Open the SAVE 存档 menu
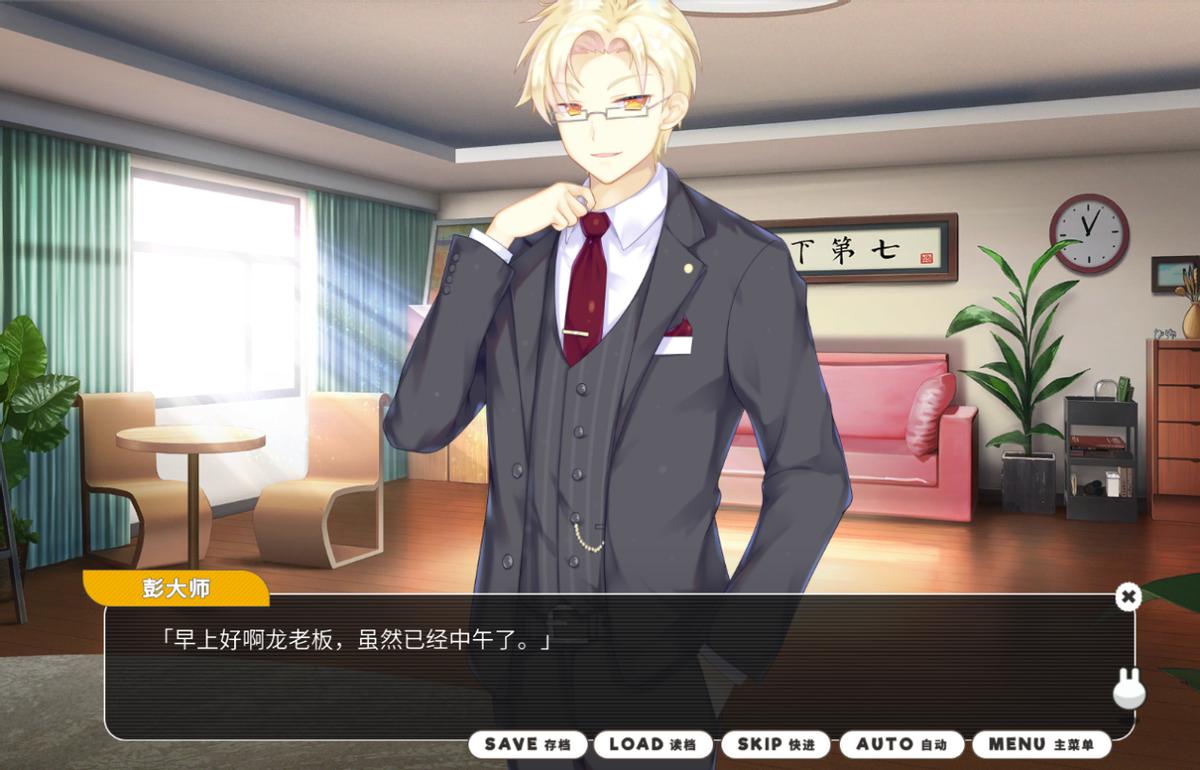1200x770 pixels. point(527,744)
